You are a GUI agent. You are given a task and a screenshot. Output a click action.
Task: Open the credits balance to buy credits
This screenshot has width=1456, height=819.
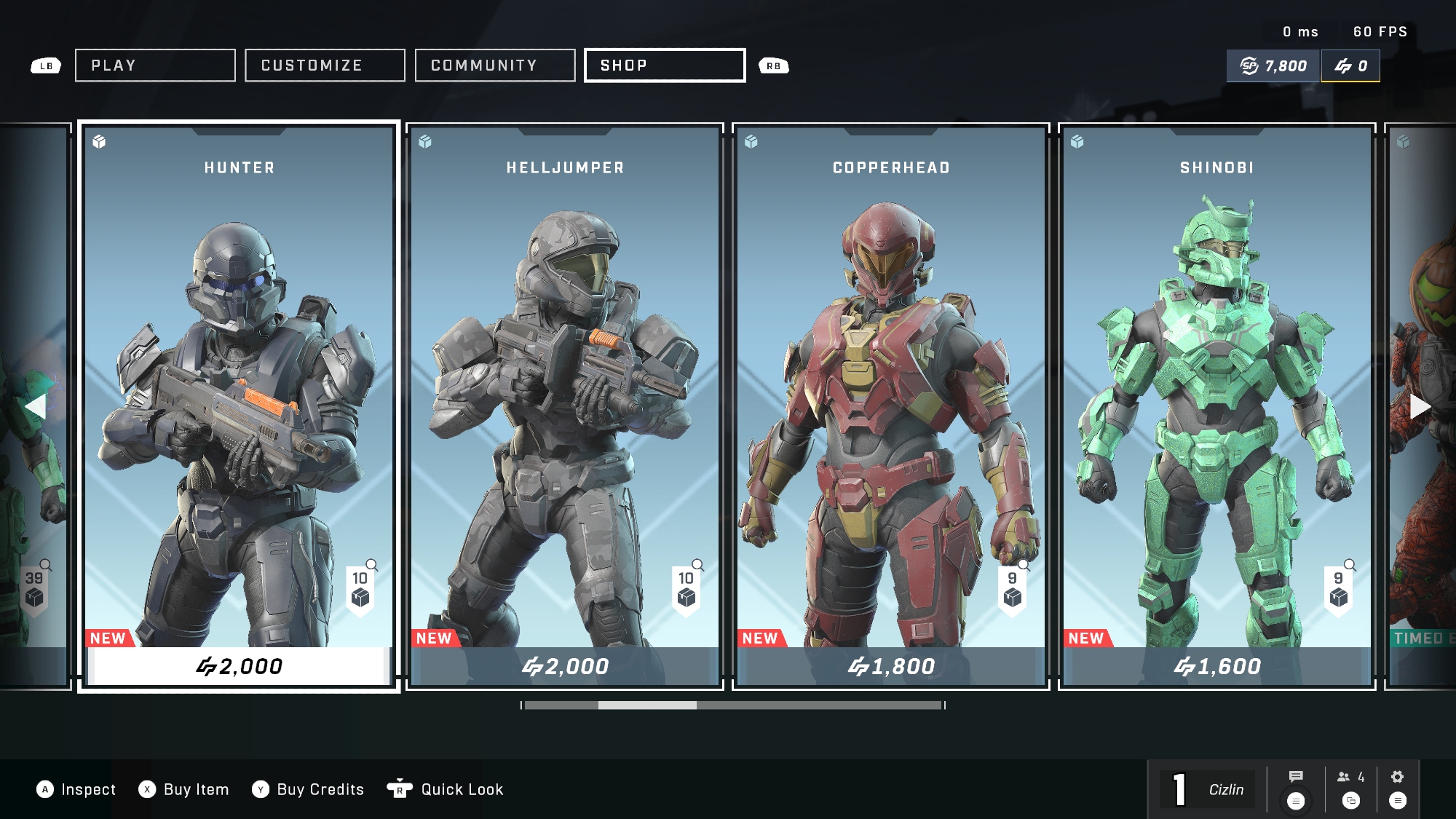1350,66
